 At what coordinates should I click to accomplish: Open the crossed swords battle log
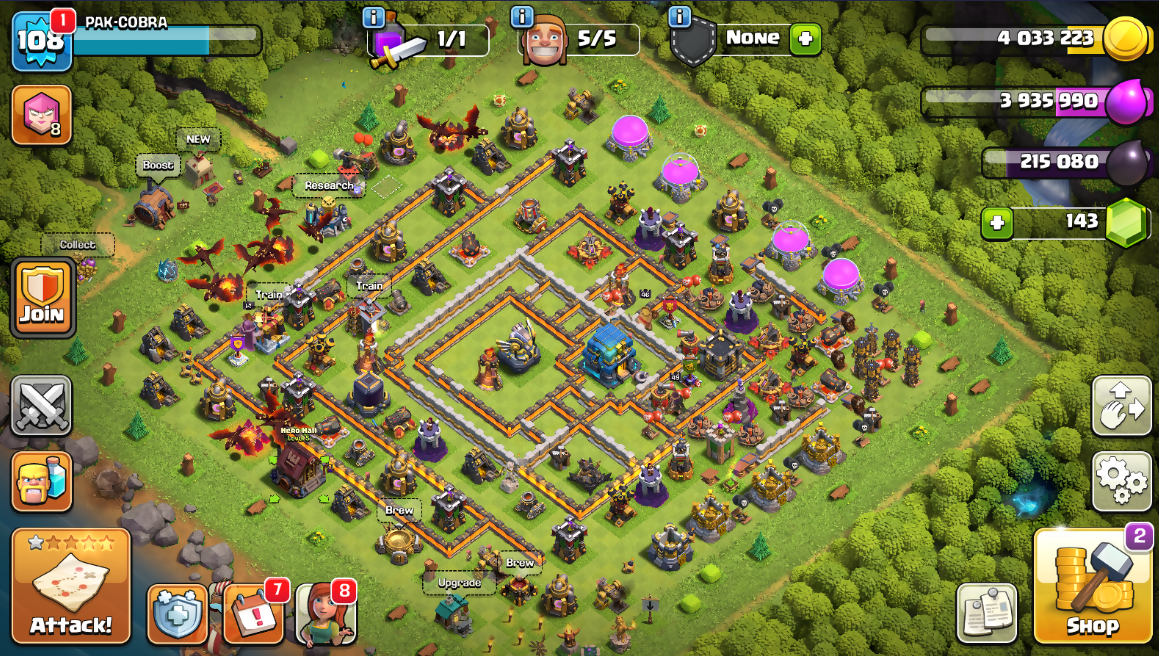(42, 406)
